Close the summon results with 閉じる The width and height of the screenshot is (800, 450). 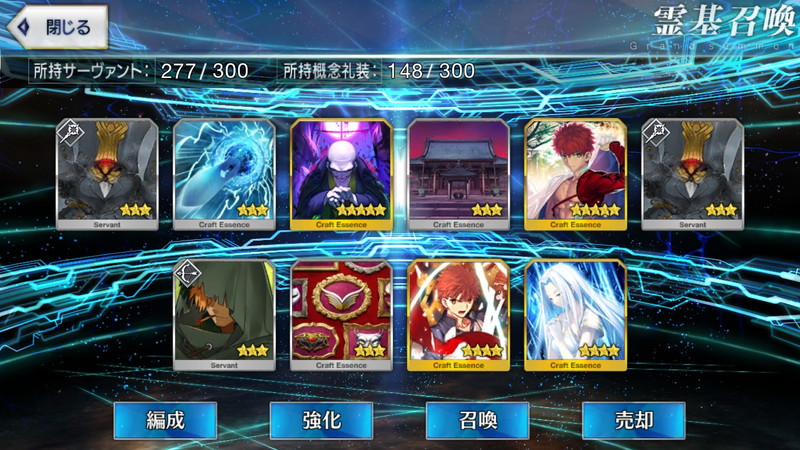pyautogui.click(x=57, y=27)
